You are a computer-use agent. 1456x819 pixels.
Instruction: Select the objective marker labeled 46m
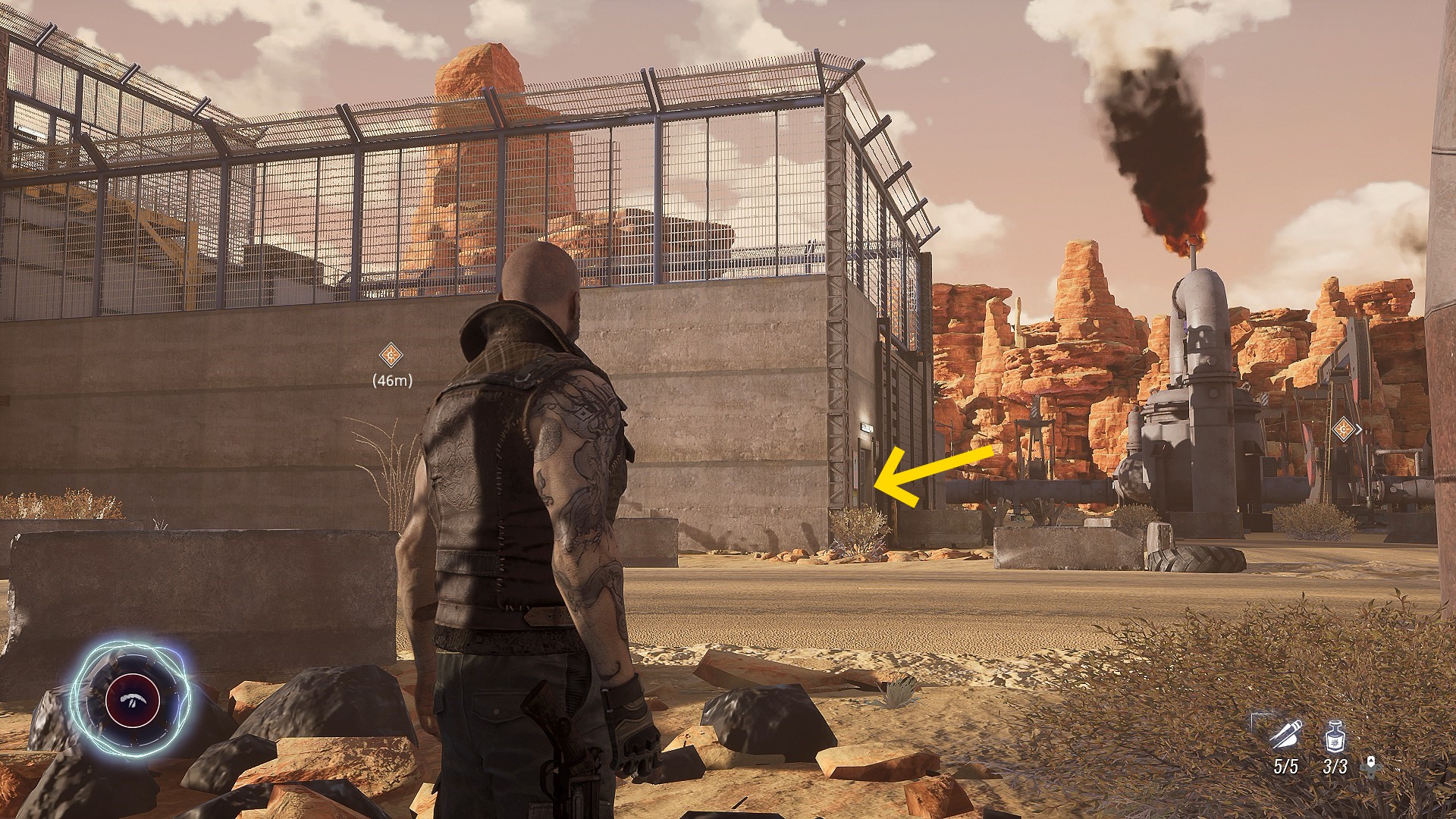[391, 354]
